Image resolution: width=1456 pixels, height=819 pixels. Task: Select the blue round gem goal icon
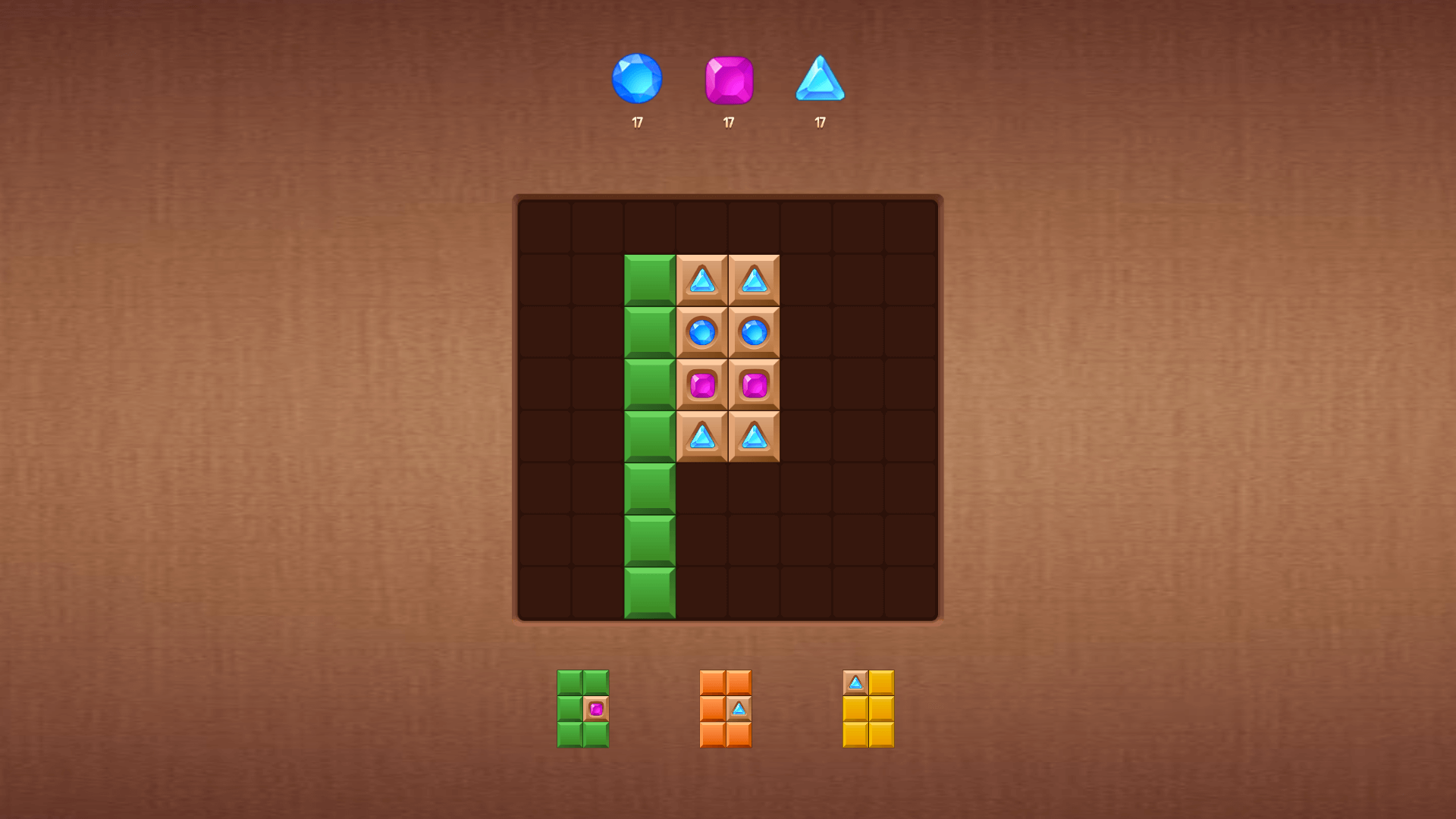pyautogui.click(x=638, y=77)
